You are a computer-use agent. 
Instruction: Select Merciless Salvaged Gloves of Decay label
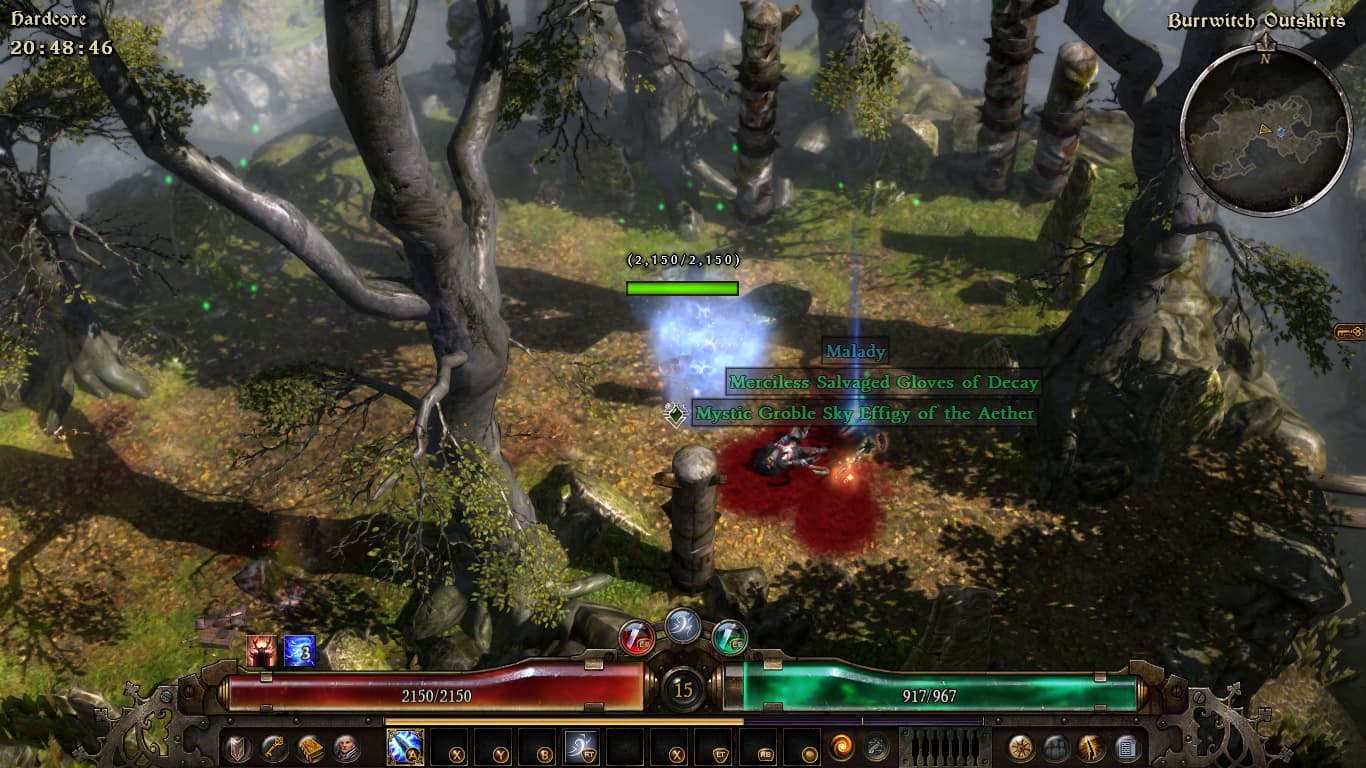[883, 382]
